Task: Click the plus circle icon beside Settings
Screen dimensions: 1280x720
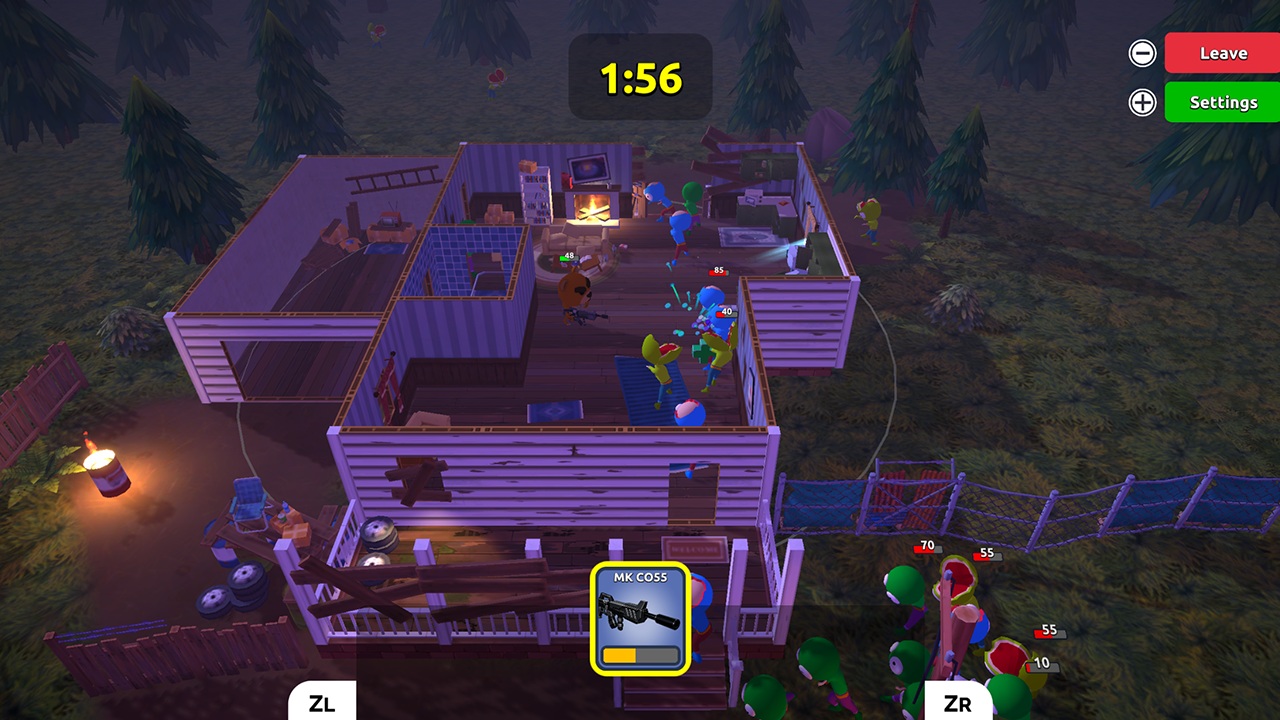Action: click(x=1141, y=102)
